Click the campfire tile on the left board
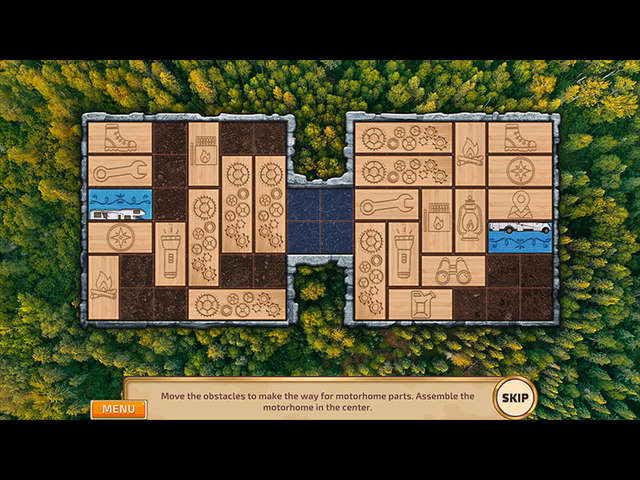640x480 pixels. [x=103, y=287]
